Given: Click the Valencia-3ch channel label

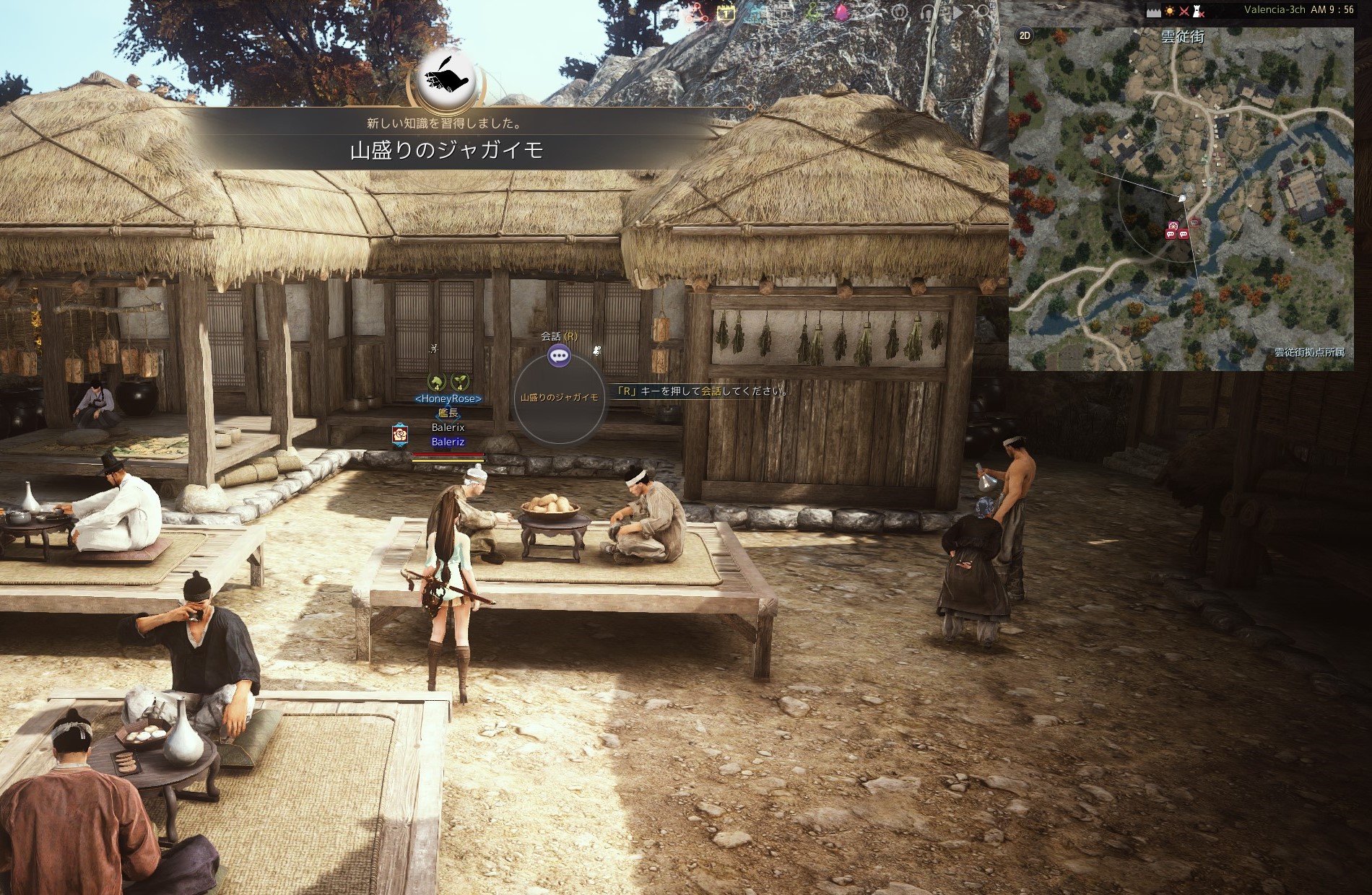Looking at the screenshot, I should point(1275,10).
